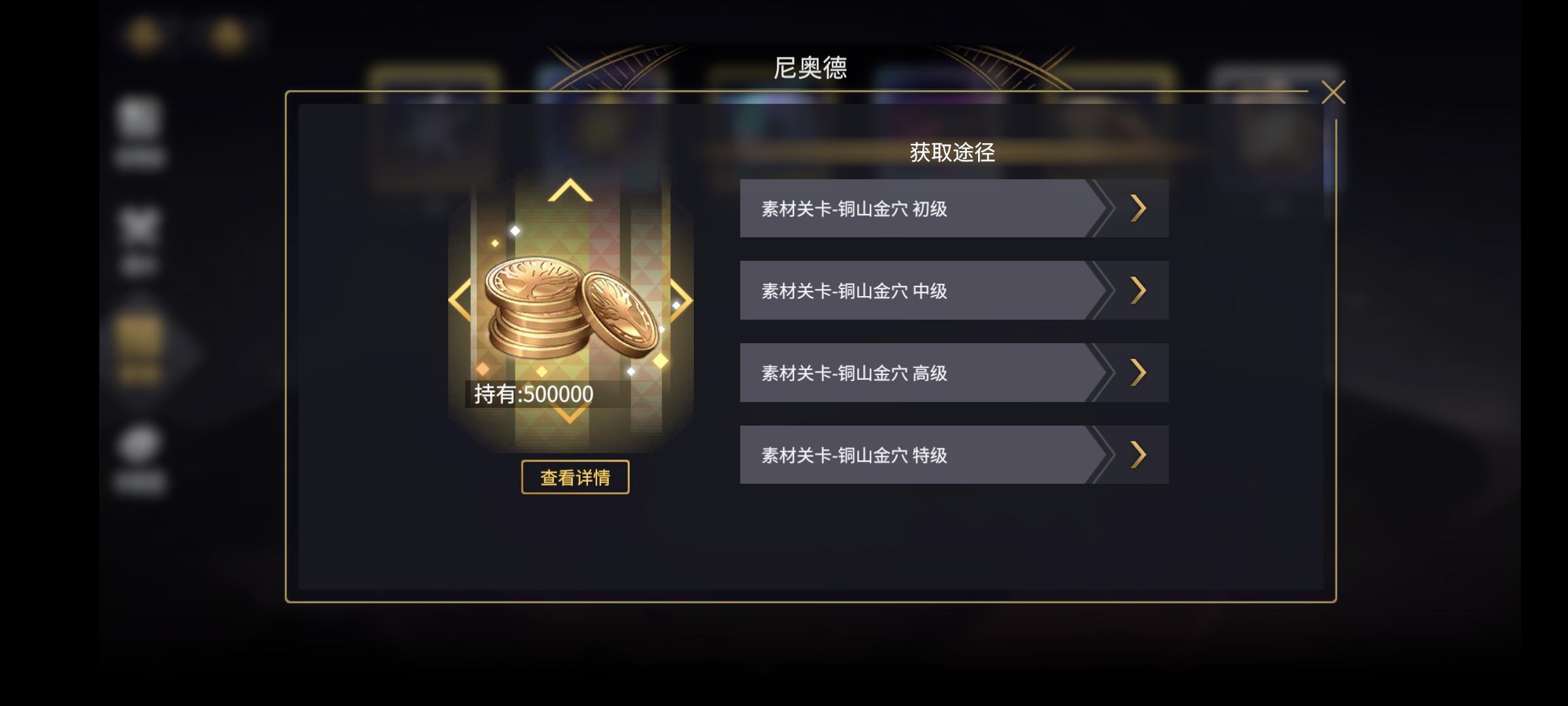Close the 尼奥德 item dialog
Screen dimensions: 1568x706
(1335, 93)
